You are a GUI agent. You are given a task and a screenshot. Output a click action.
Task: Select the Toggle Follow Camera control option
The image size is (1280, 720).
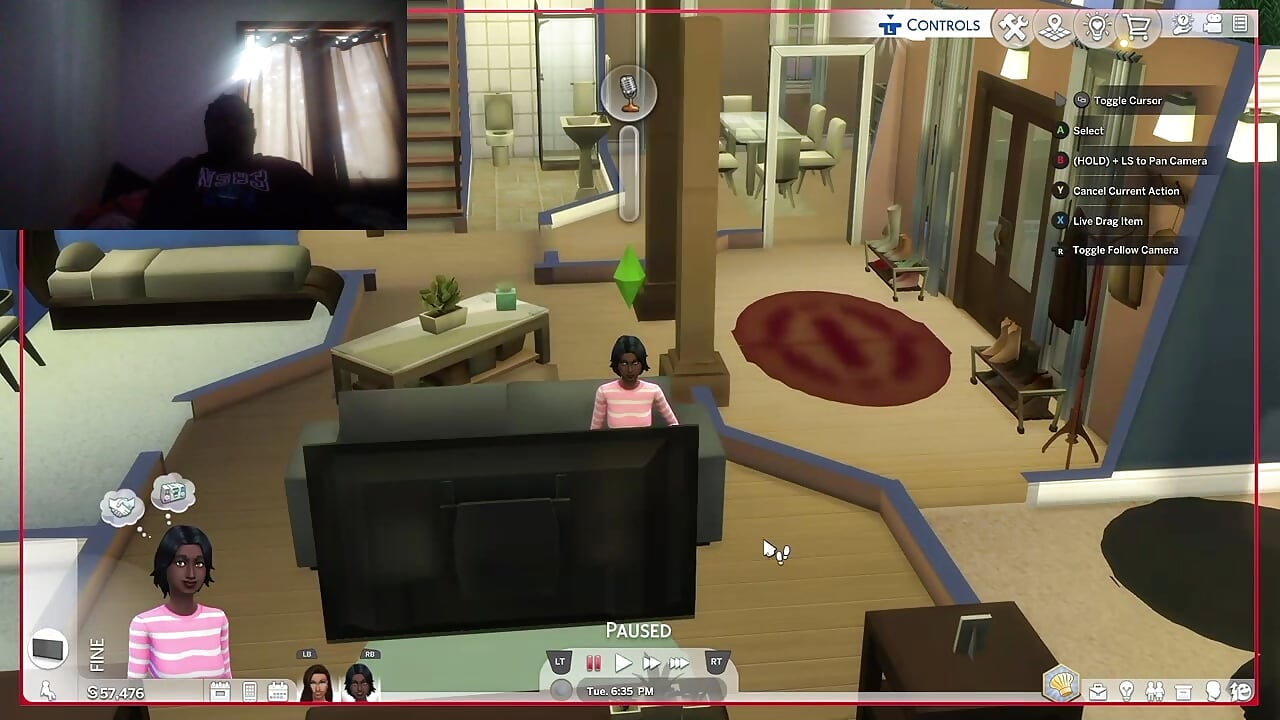click(x=1125, y=250)
